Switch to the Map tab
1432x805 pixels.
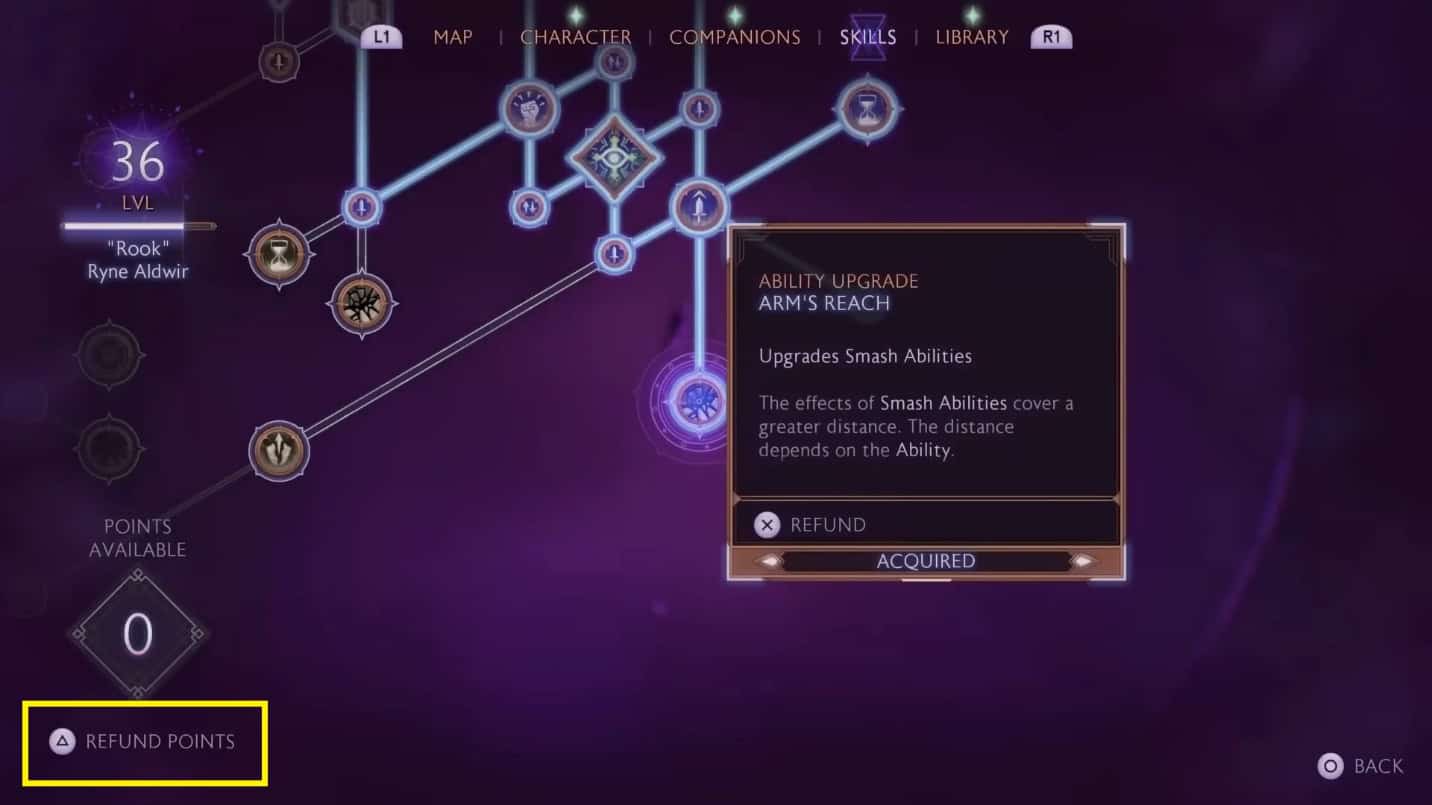(x=453, y=38)
